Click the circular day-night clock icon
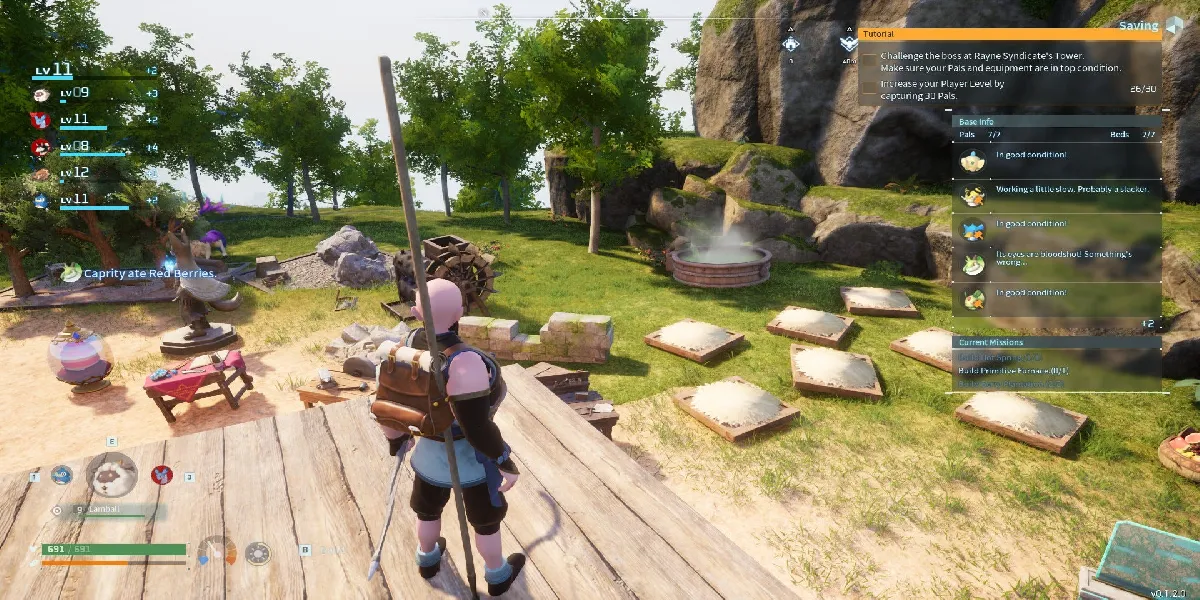The width and height of the screenshot is (1200, 600). pyautogui.click(x=258, y=552)
